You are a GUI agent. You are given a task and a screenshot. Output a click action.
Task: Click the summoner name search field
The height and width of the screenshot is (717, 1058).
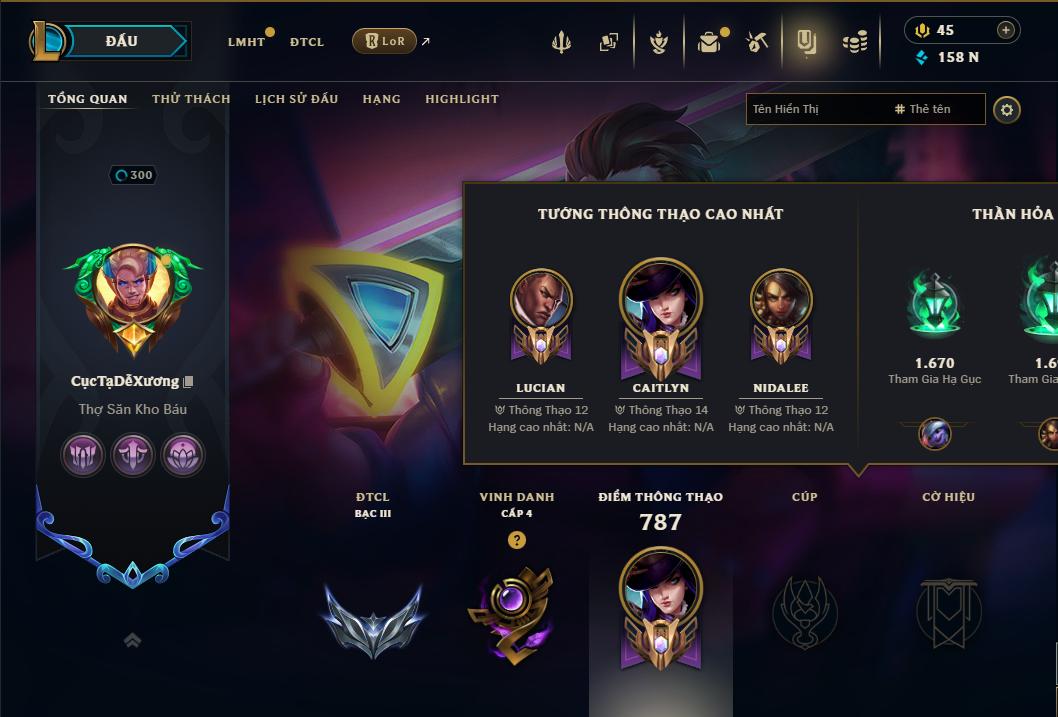pos(820,109)
